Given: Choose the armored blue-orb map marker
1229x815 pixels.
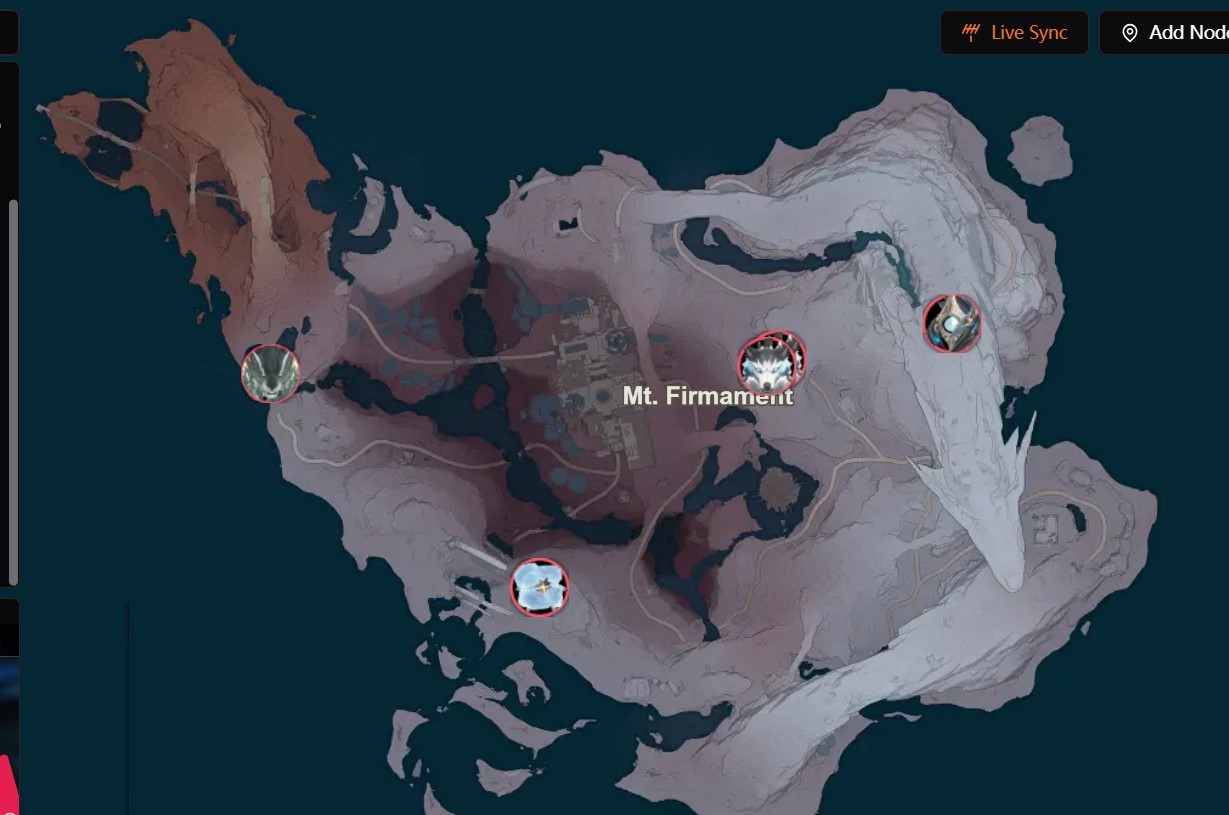Looking at the screenshot, I should [x=951, y=323].
